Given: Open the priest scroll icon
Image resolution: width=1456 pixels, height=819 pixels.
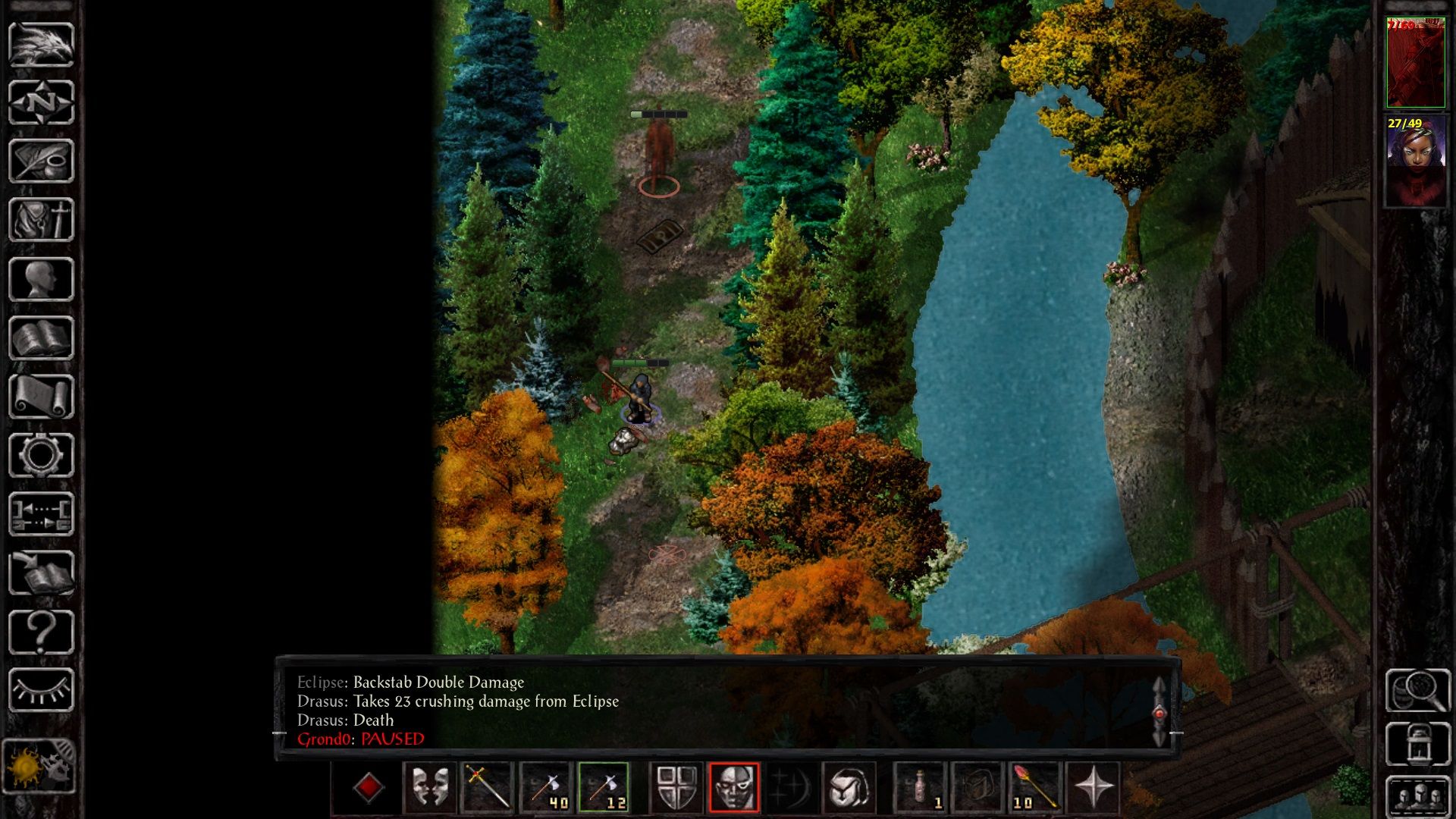Looking at the screenshot, I should pos(41,397).
